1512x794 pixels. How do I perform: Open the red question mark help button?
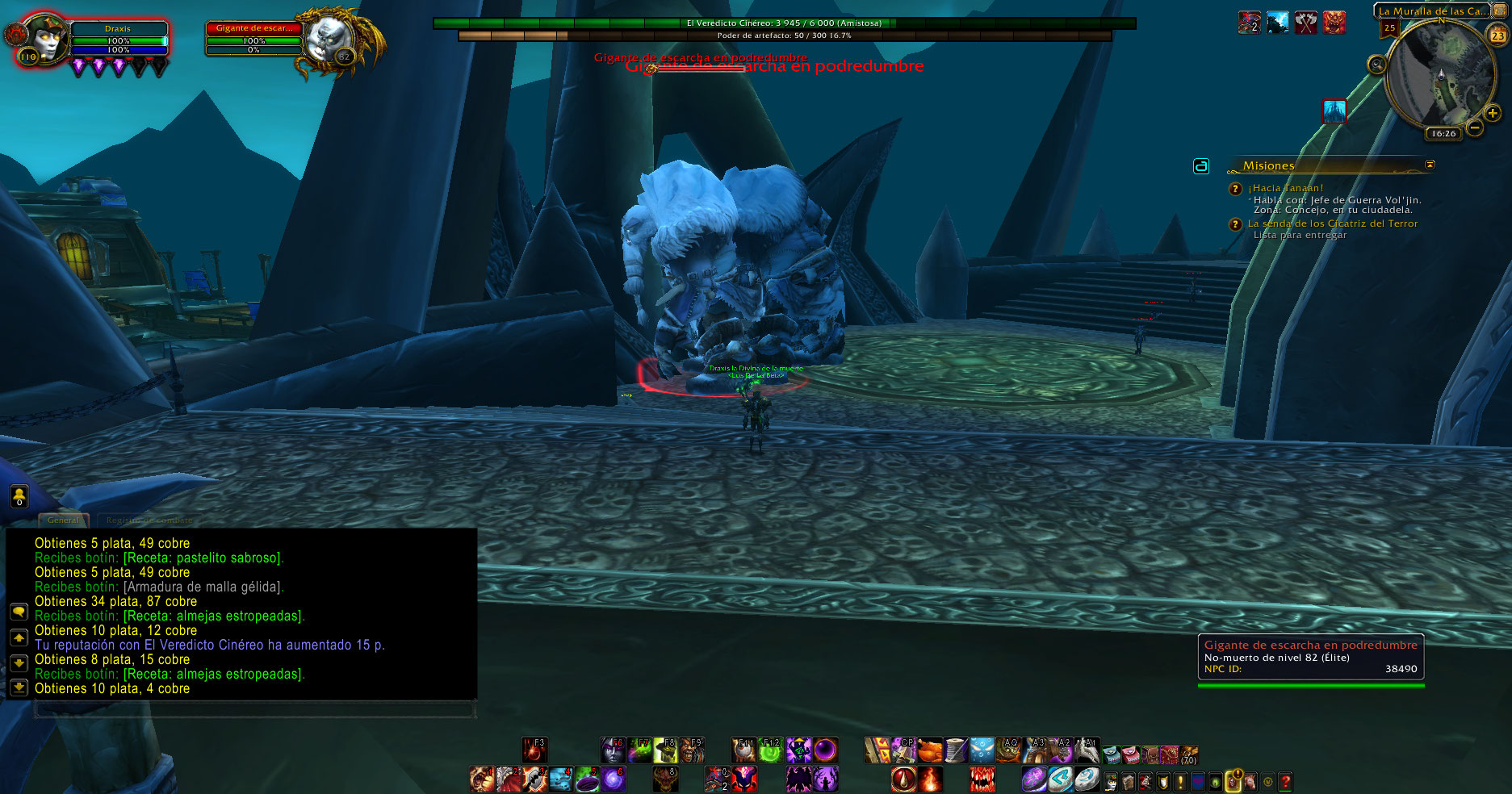pyautogui.click(x=1285, y=781)
